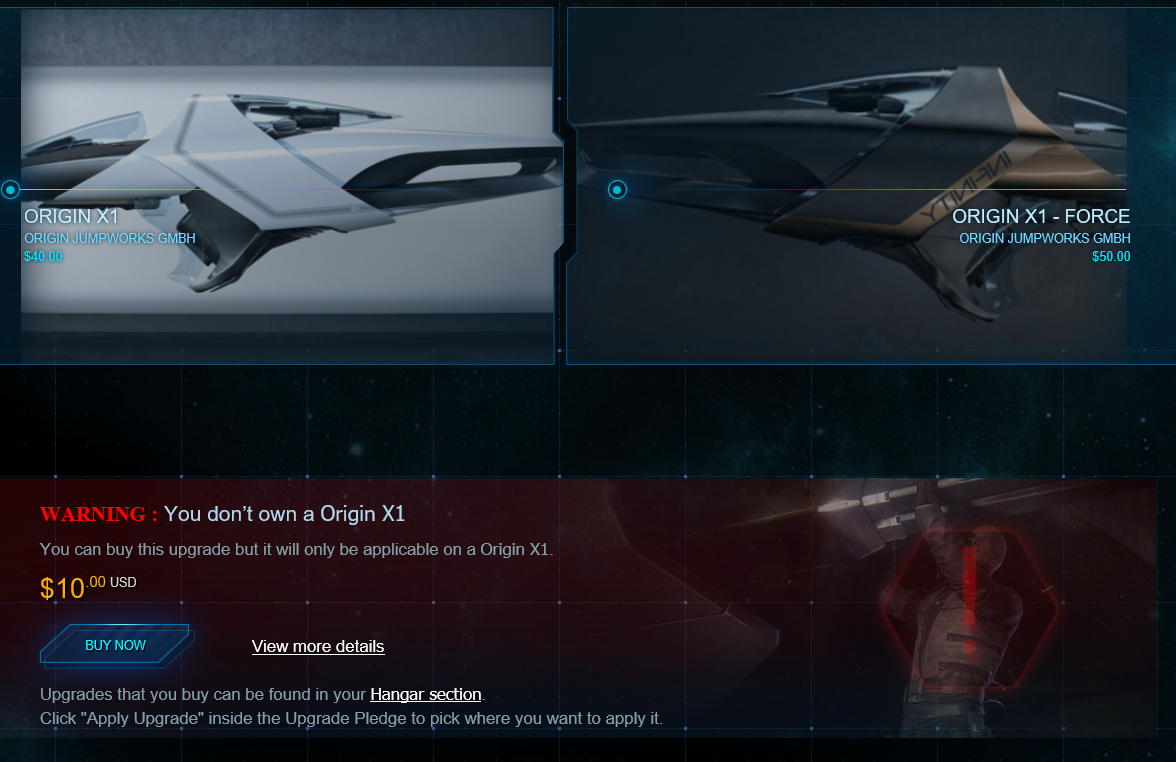This screenshot has width=1176, height=762.
Task: Go to the Hangar section link
Action: coord(426,694)
